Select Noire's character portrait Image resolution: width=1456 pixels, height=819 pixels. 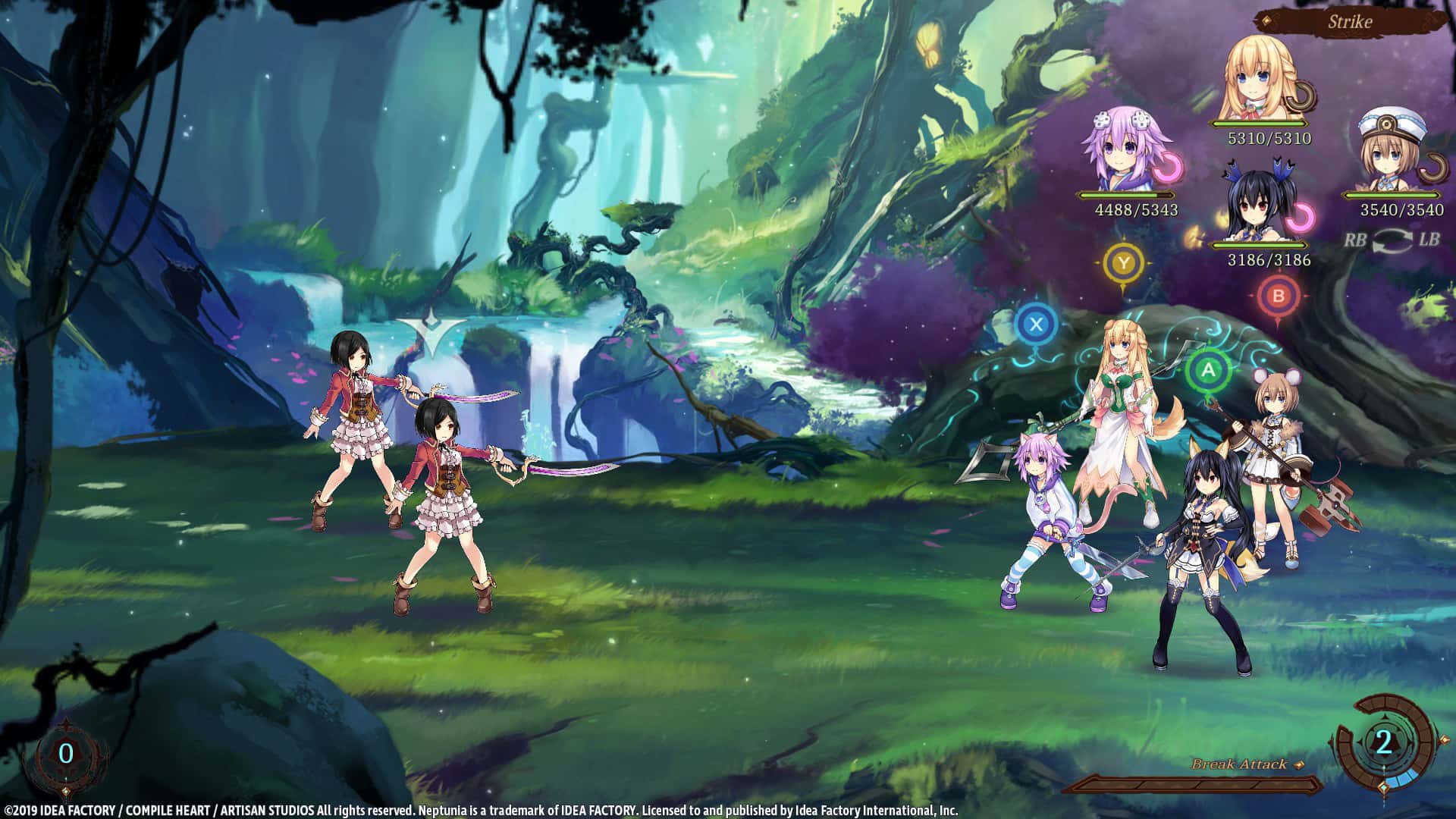coord(1255,205)
